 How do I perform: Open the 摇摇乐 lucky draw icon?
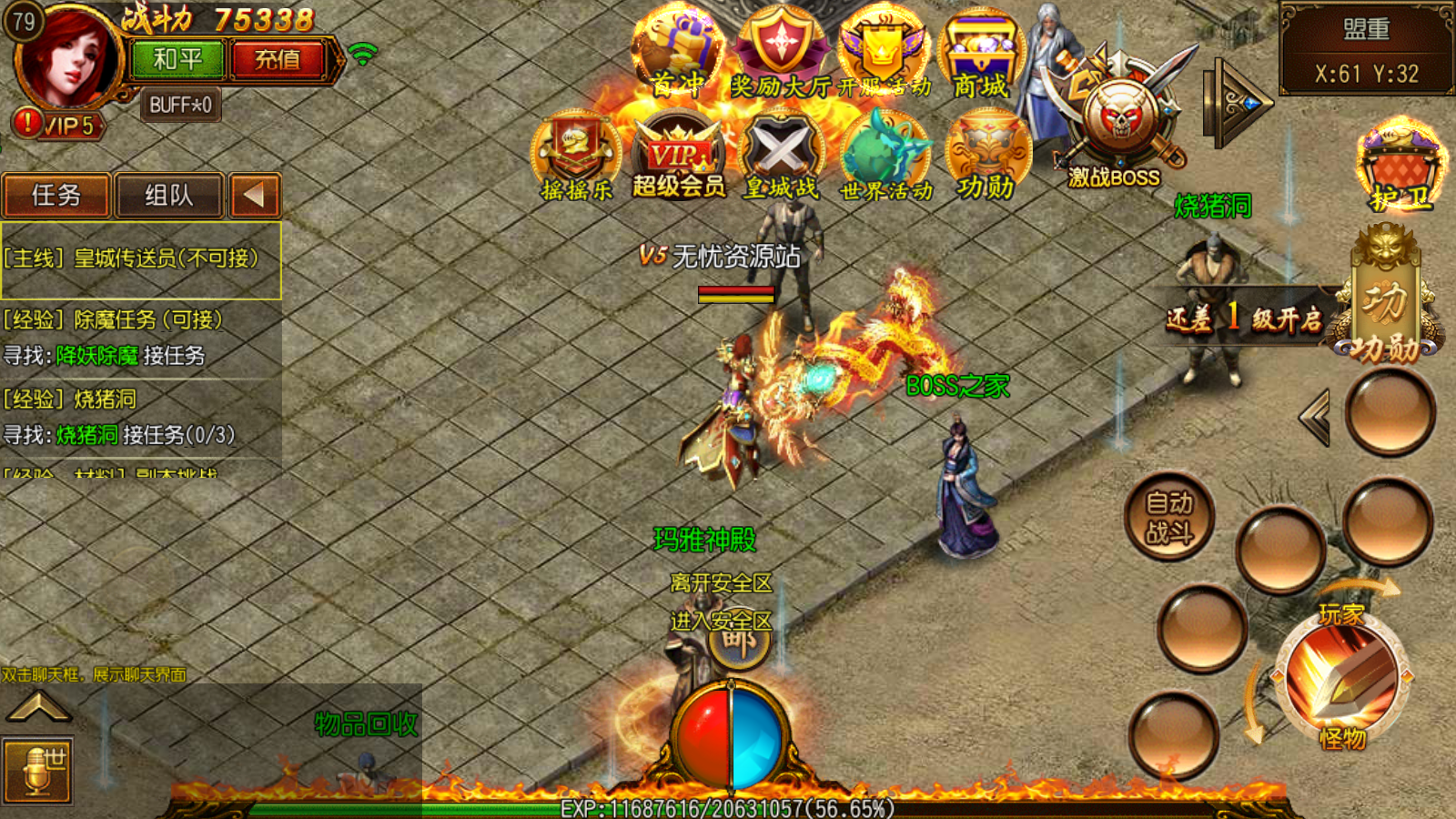(576, 155)
